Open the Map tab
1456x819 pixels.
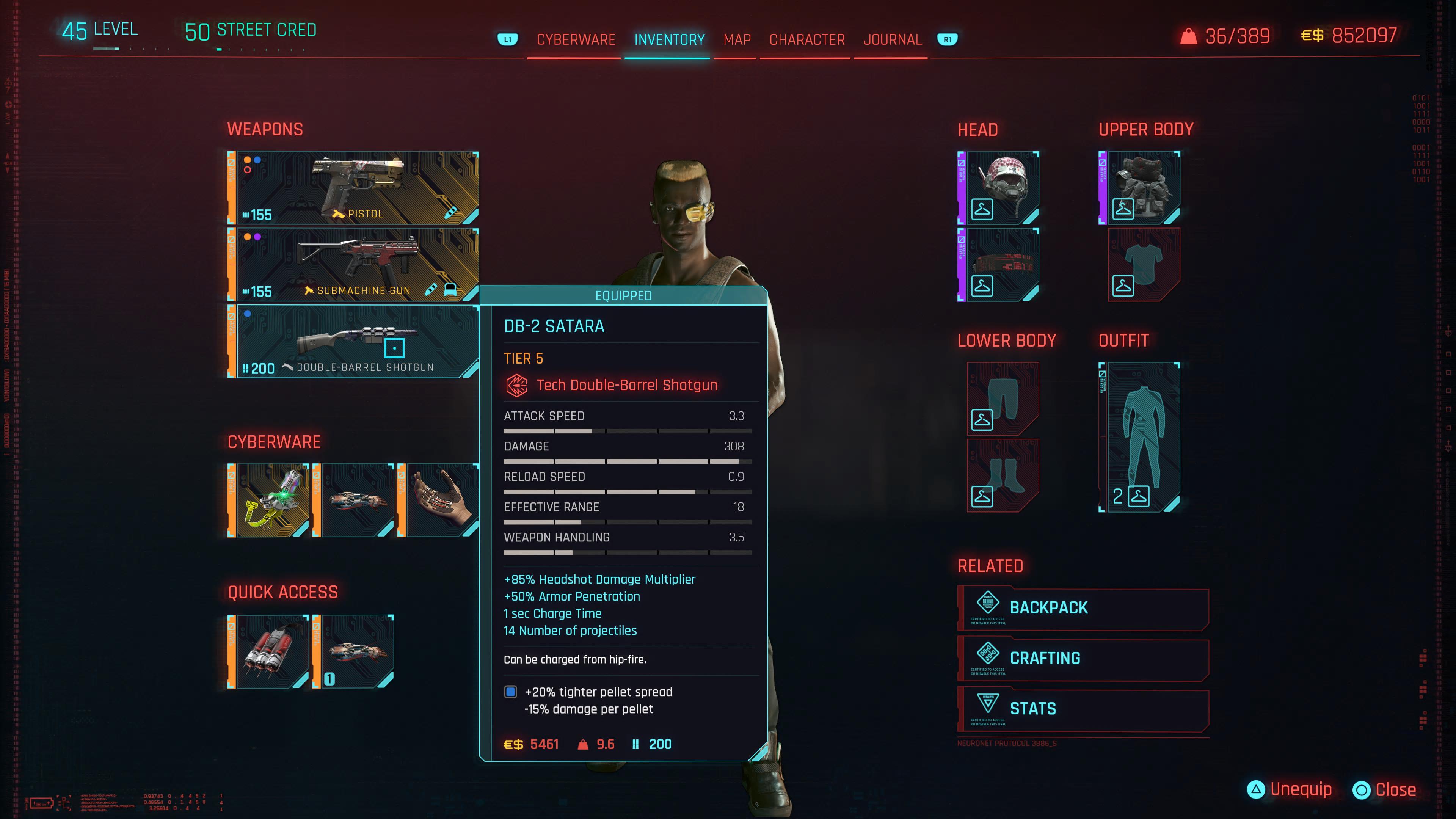coord(737,39)
